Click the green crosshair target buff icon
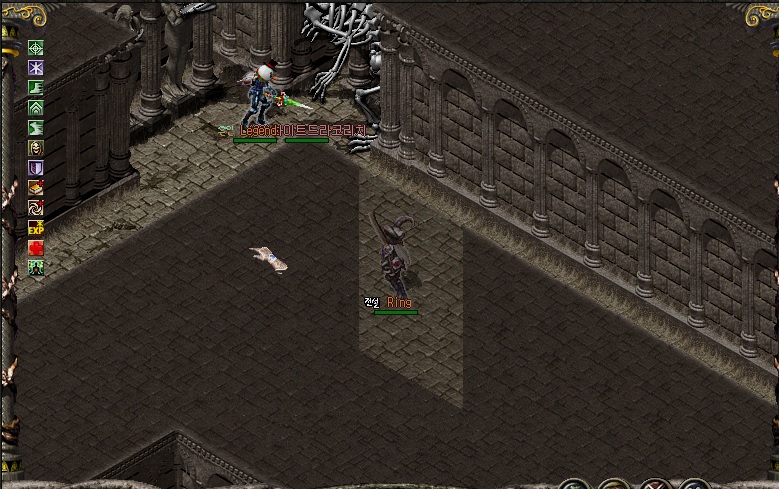The width and height of the screenshot is (779, 489). (36, 48)
